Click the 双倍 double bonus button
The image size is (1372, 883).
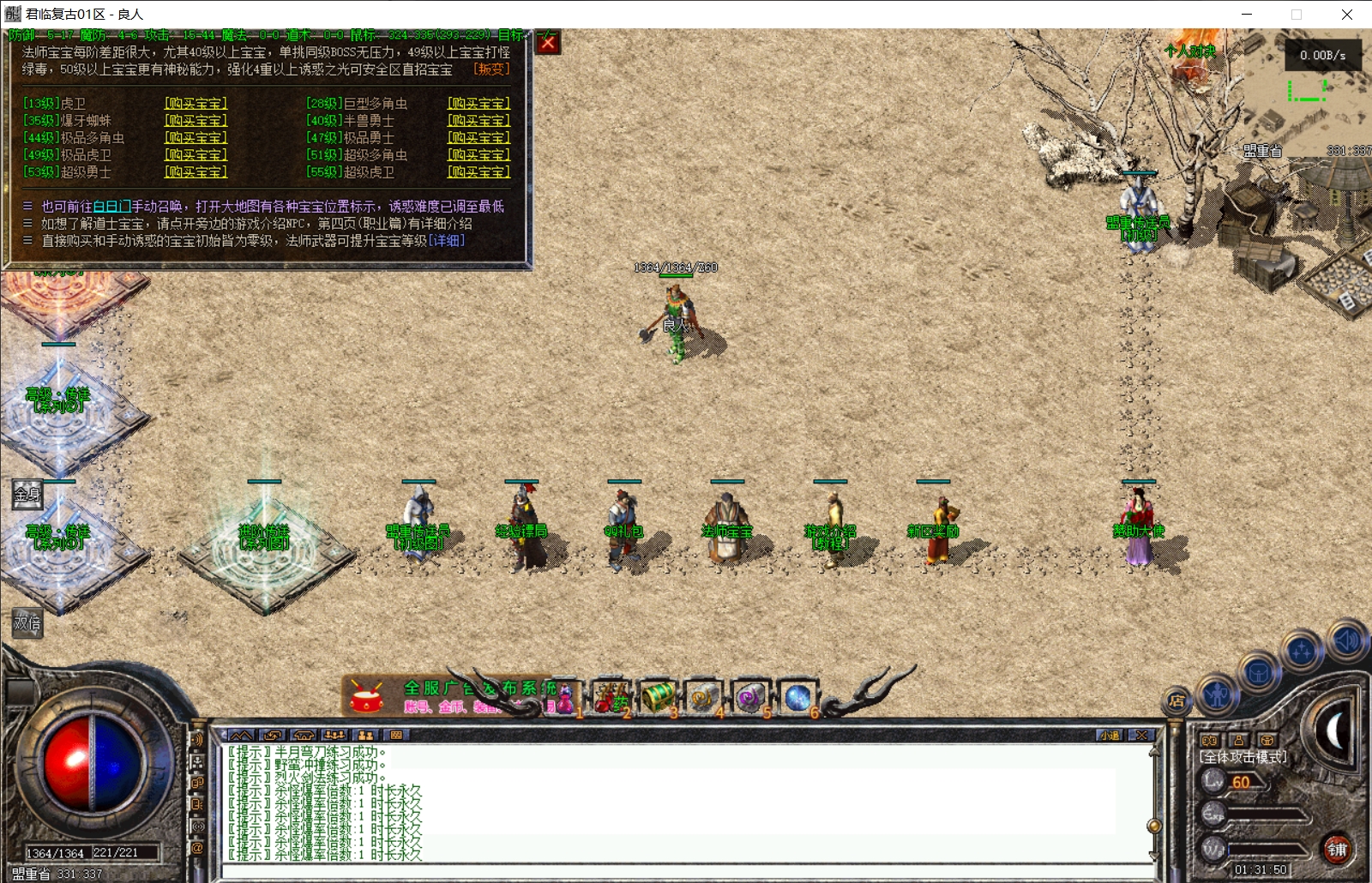click(x=27, y=623)
